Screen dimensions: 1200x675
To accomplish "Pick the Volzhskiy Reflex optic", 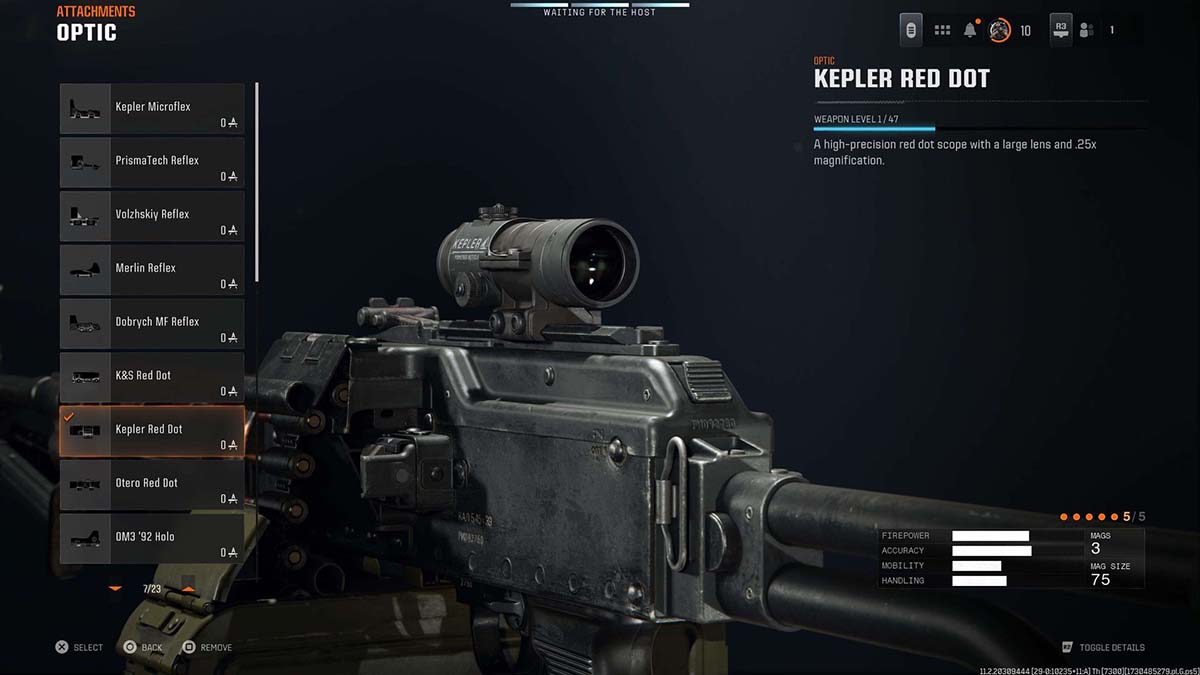I will coord(152,216).
